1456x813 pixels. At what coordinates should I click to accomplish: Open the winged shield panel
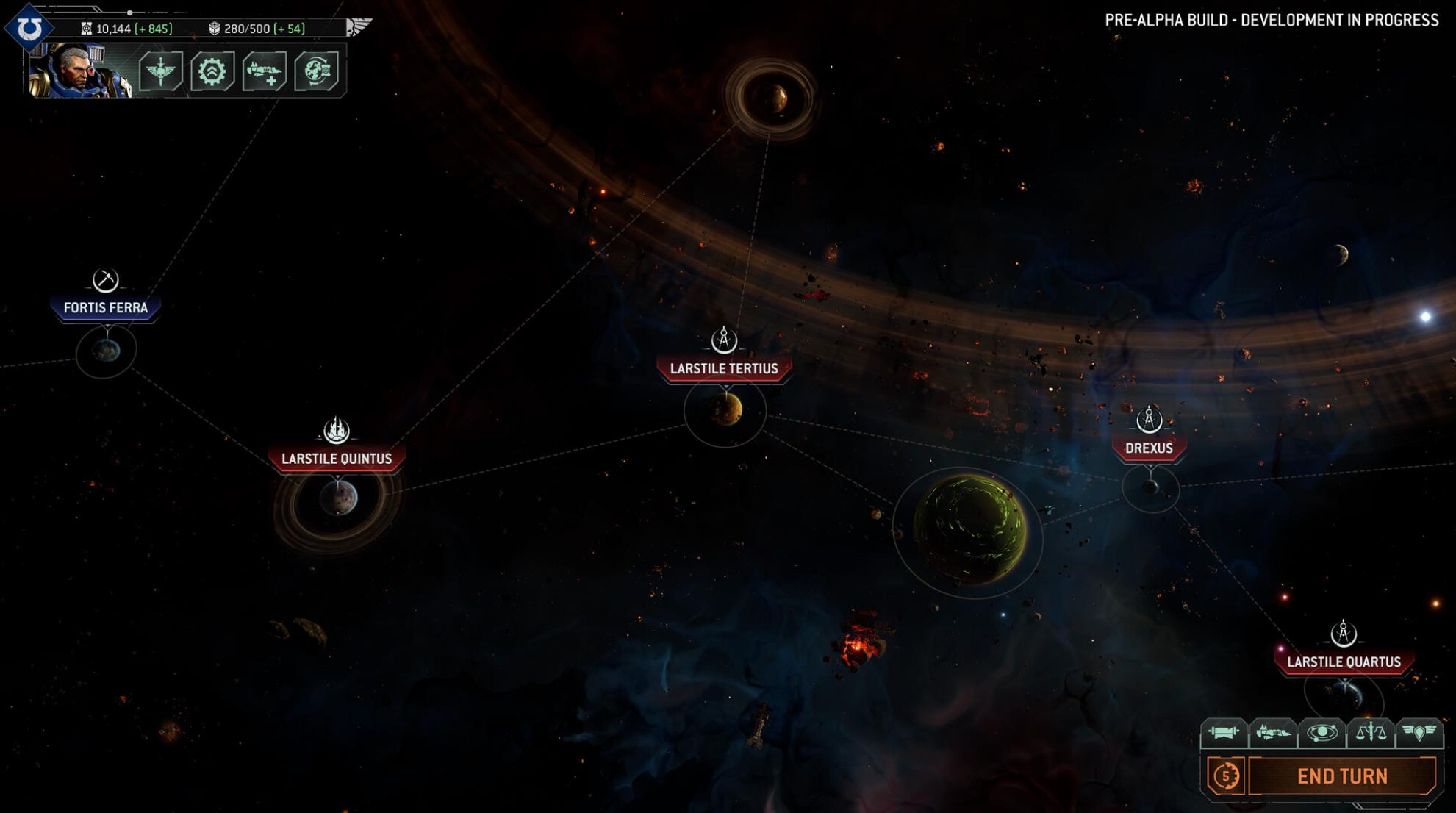1419,732
